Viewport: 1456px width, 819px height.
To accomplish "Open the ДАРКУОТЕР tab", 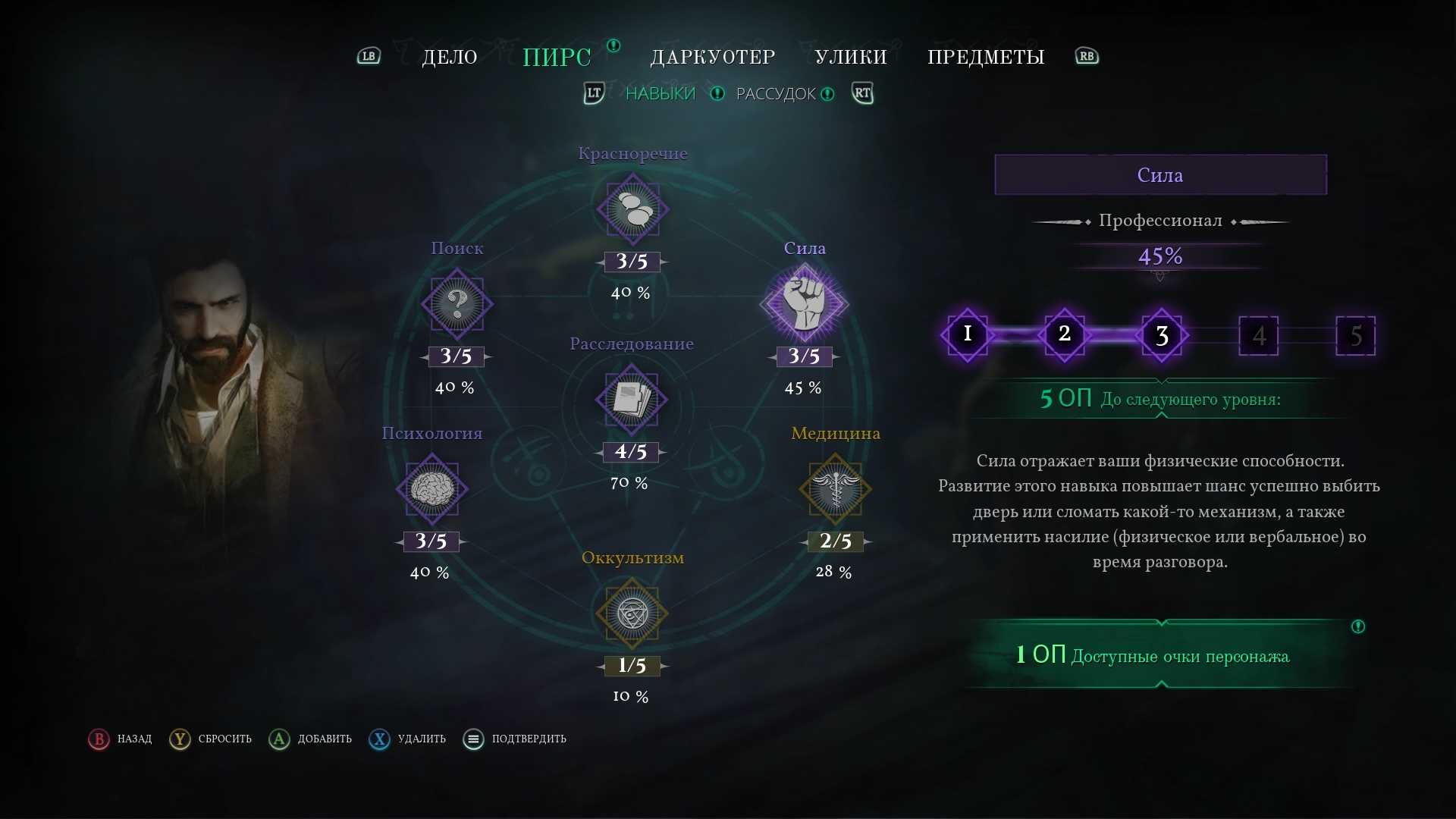I will (x=713, y=57).
